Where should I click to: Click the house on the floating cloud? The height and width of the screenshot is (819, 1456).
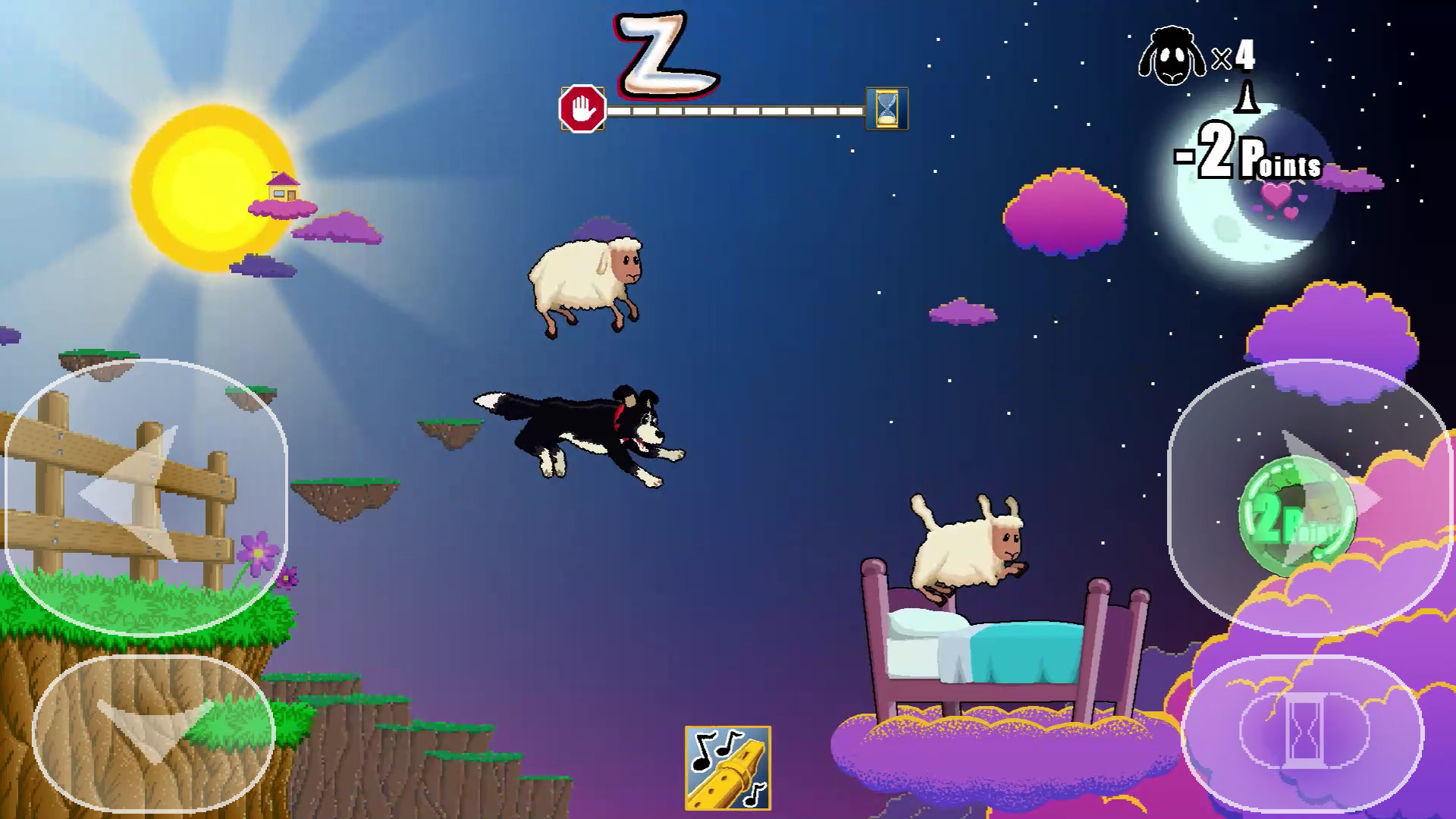283,186
